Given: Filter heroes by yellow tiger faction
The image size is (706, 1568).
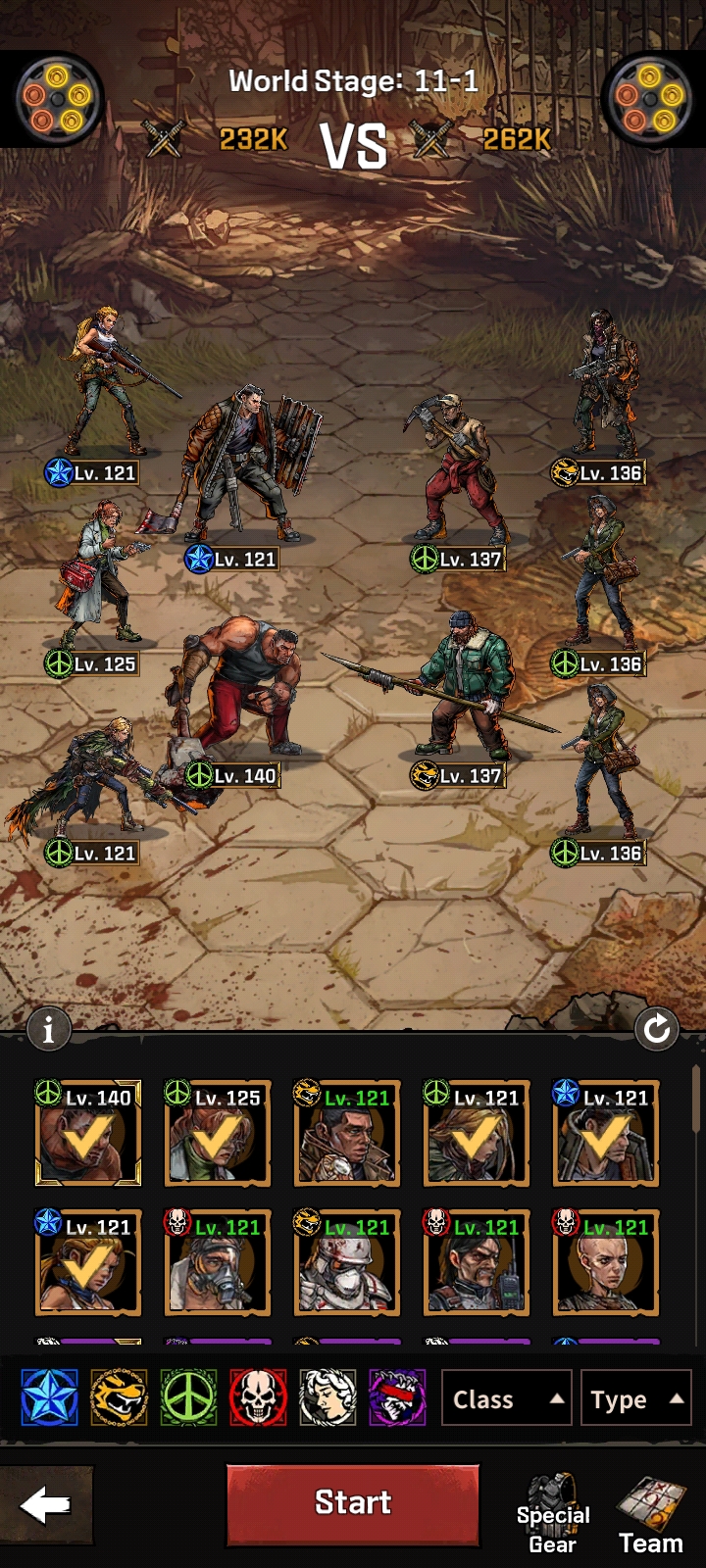Looking at the screenshot, I should tap(119, 1397).
